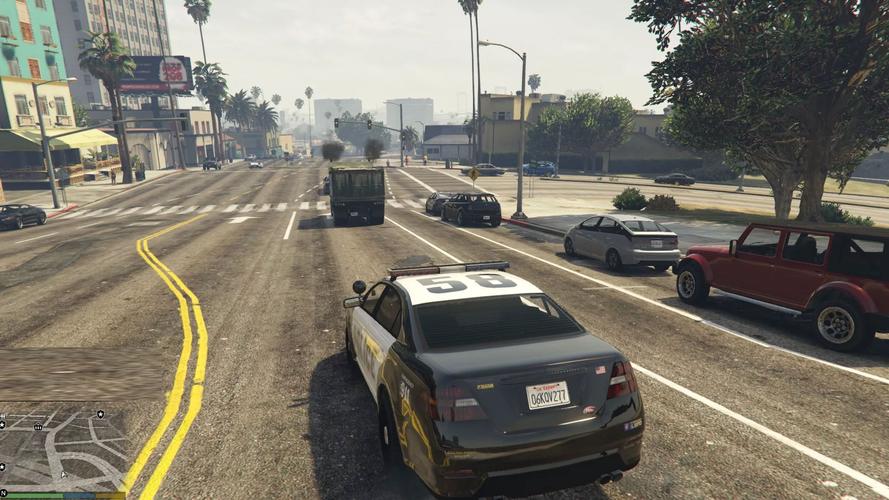Select the white player arrow on minimap
Screen dimensions: 889x500
(x=63, y=475)
